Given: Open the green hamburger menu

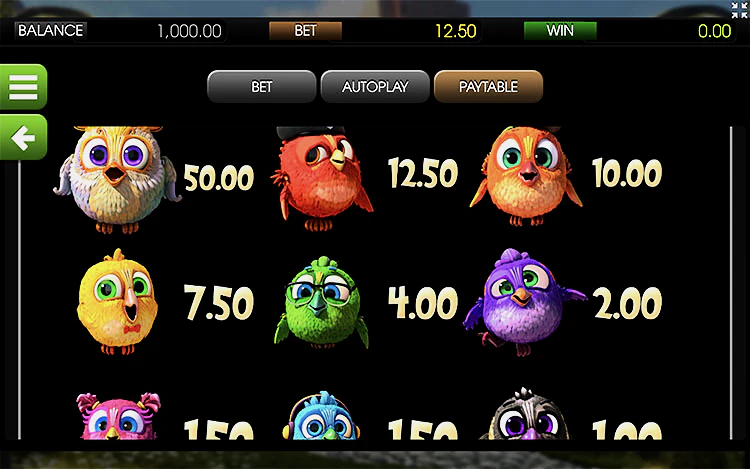Looking at the screenshot, I should tap(22, 87).
